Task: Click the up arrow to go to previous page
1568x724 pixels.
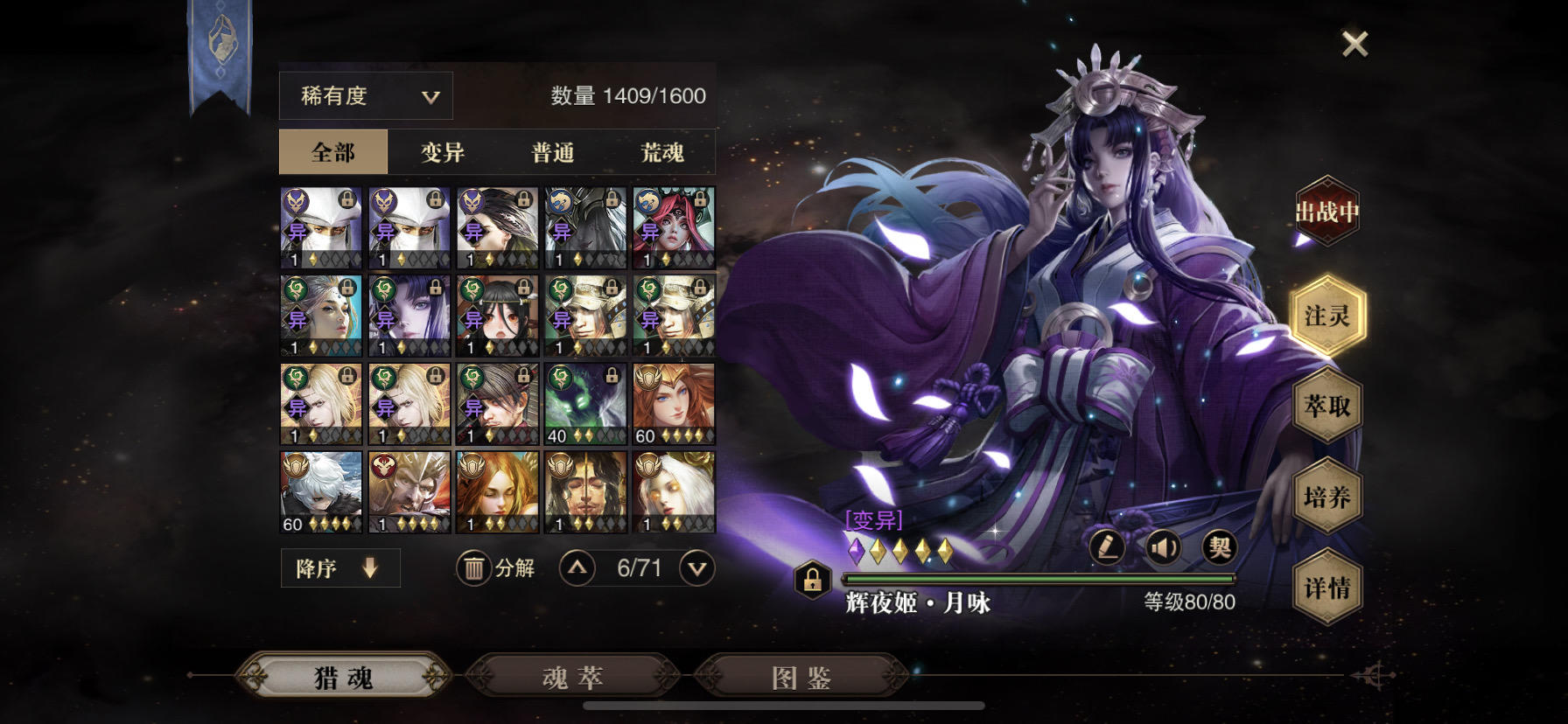Action: 577,567
